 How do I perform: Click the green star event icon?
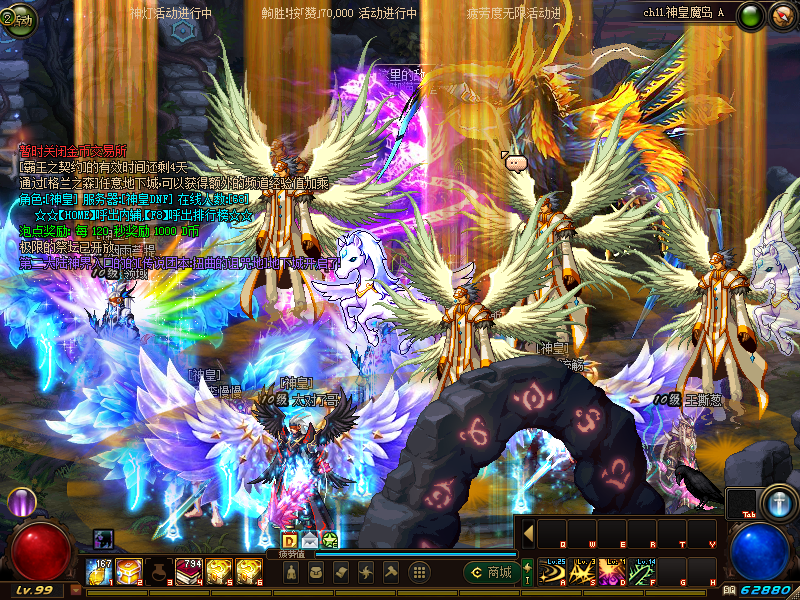tap(328, 540)
